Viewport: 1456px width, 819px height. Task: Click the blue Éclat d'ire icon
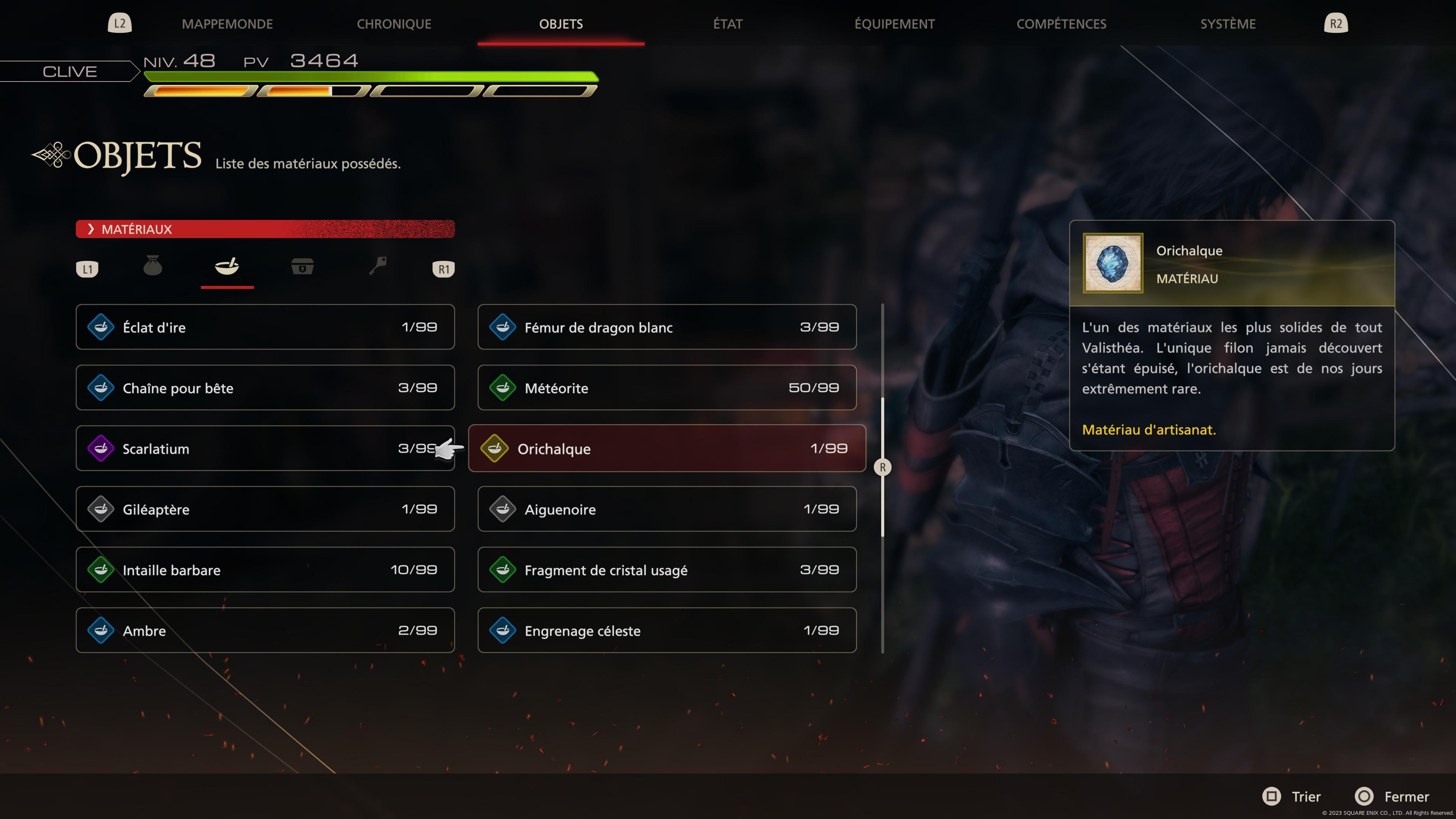point(101,327)
